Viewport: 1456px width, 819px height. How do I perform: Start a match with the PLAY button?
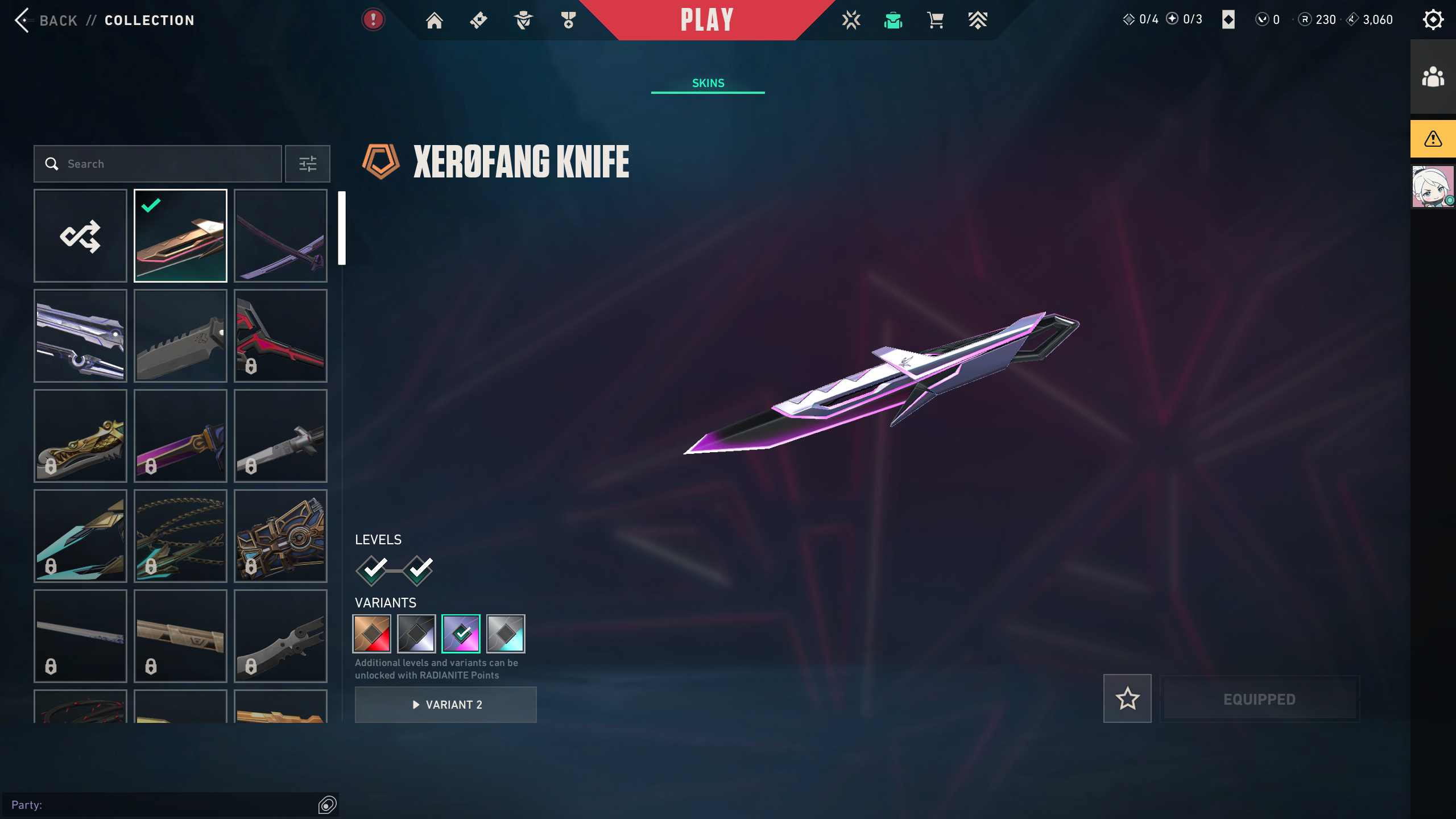click(707, 20)
